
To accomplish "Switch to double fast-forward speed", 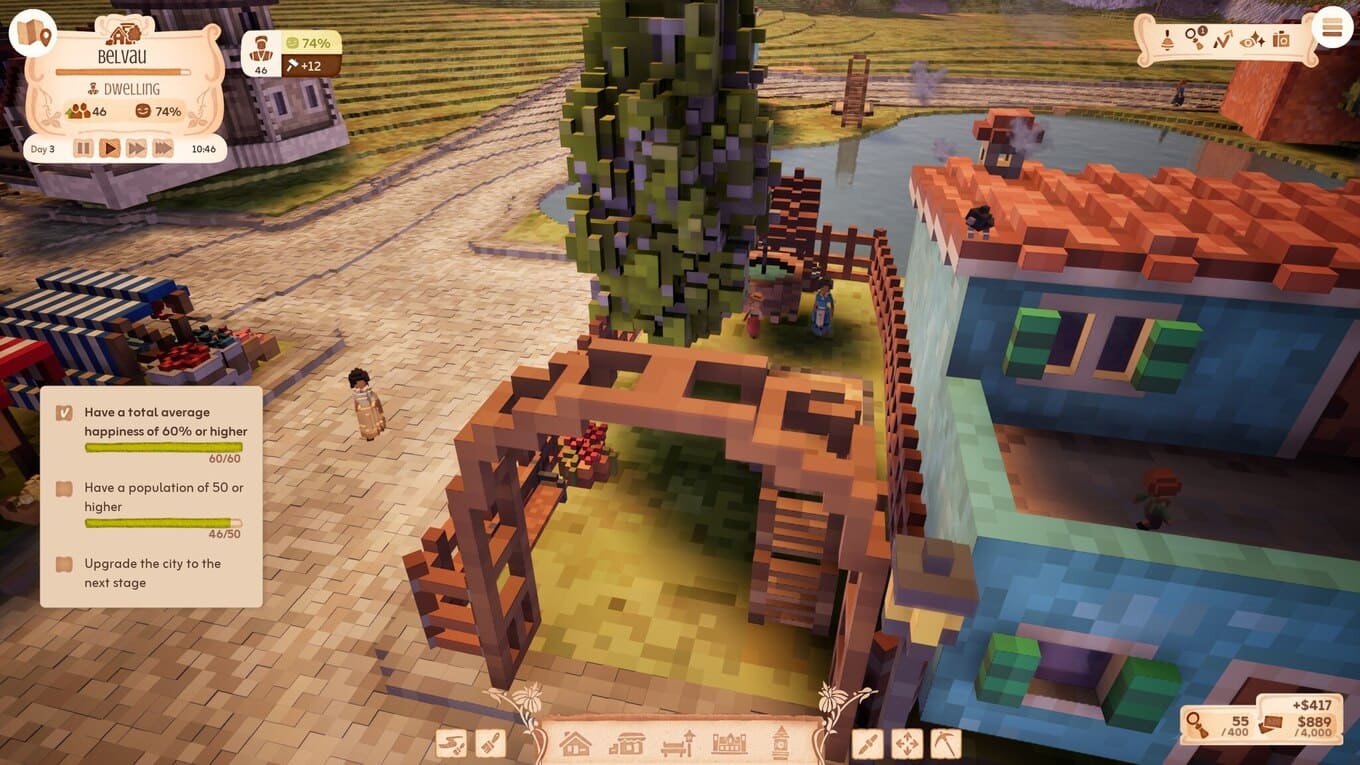I will (x=136, y=148).
